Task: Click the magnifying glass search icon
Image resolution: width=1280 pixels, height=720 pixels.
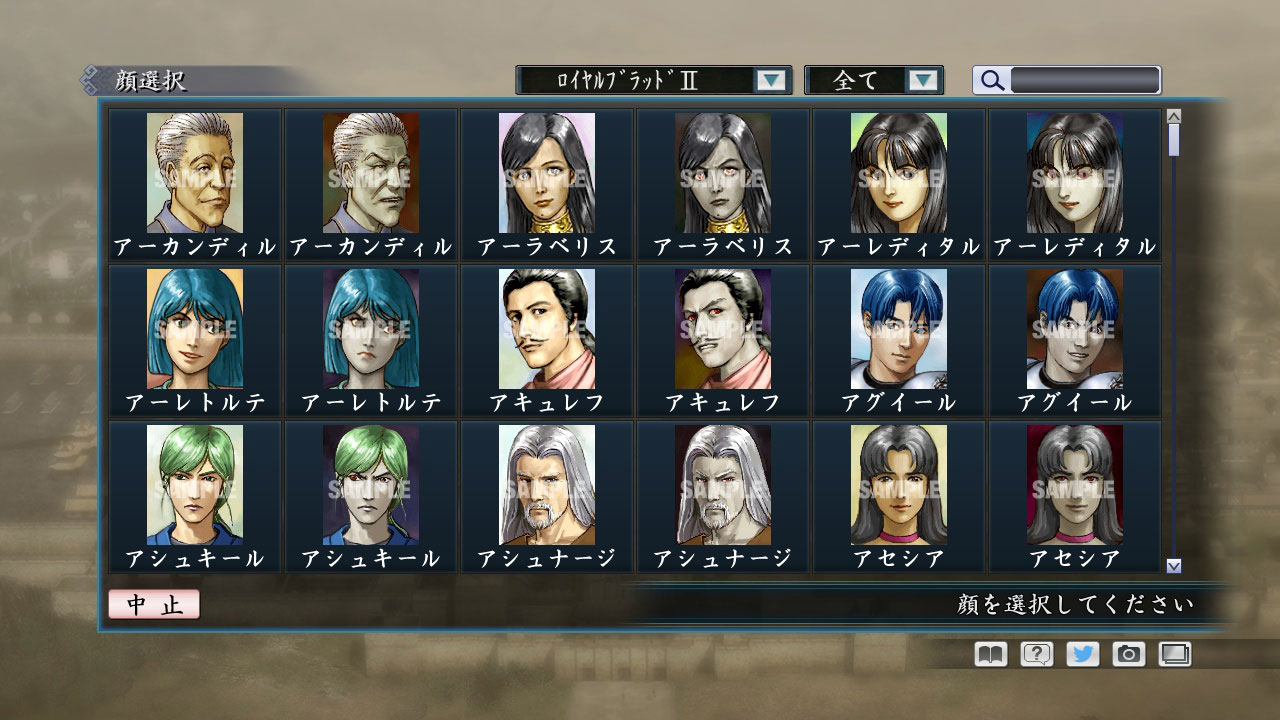Action: tap(991, 80)
